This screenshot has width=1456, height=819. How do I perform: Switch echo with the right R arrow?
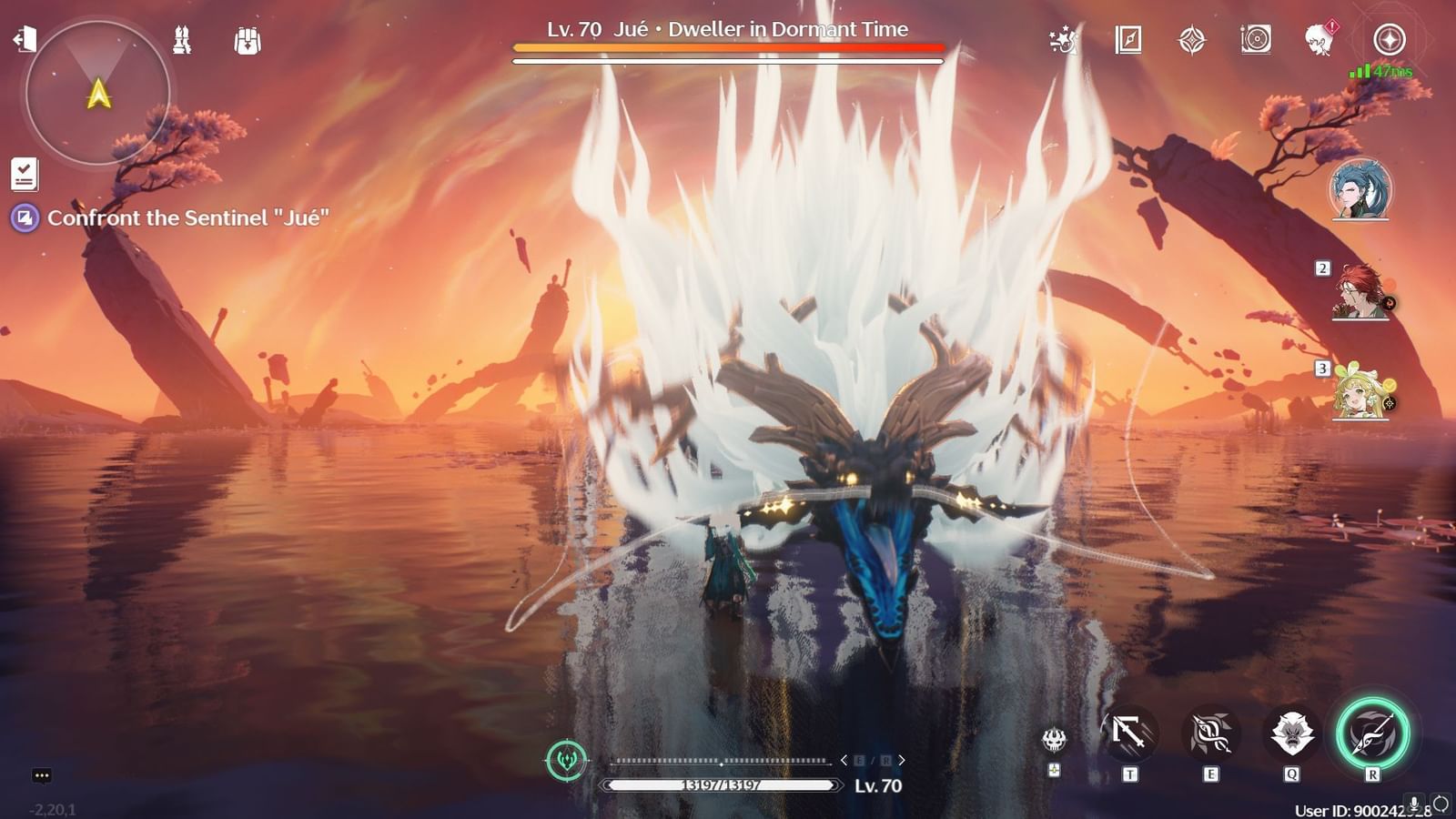tap(901, 759)
